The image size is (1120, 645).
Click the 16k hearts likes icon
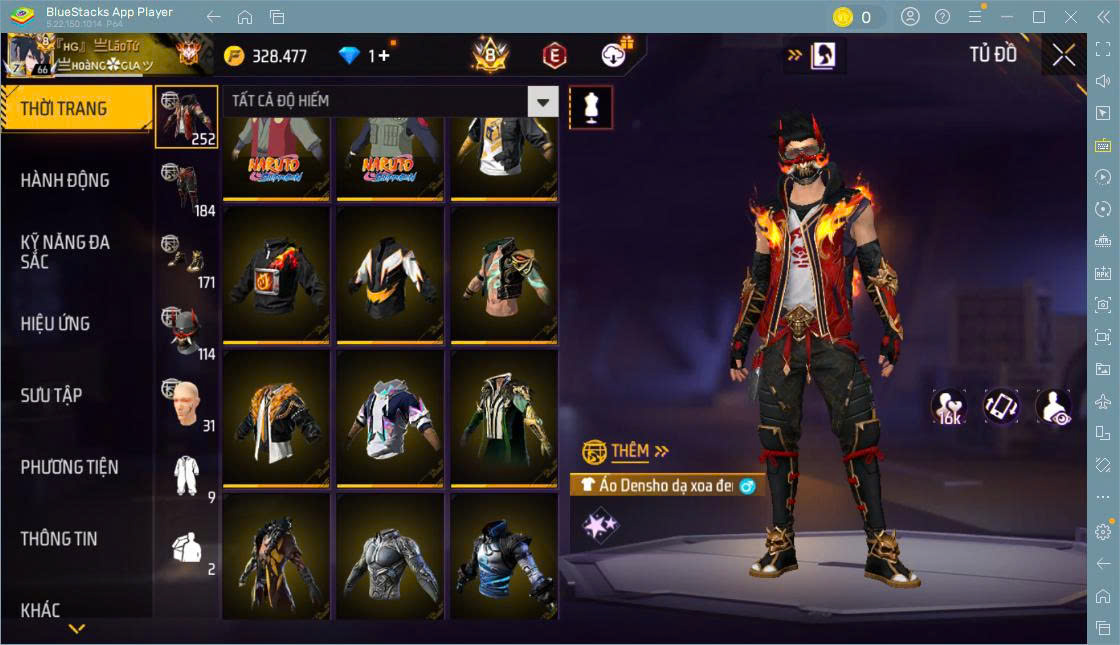point(948,407)
